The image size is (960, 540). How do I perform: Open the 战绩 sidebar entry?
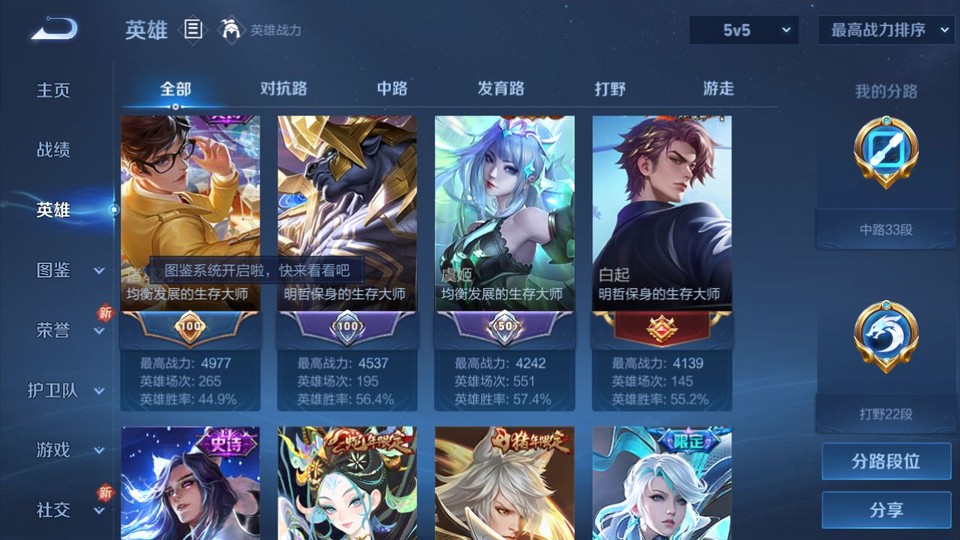[x=54, y=150]
